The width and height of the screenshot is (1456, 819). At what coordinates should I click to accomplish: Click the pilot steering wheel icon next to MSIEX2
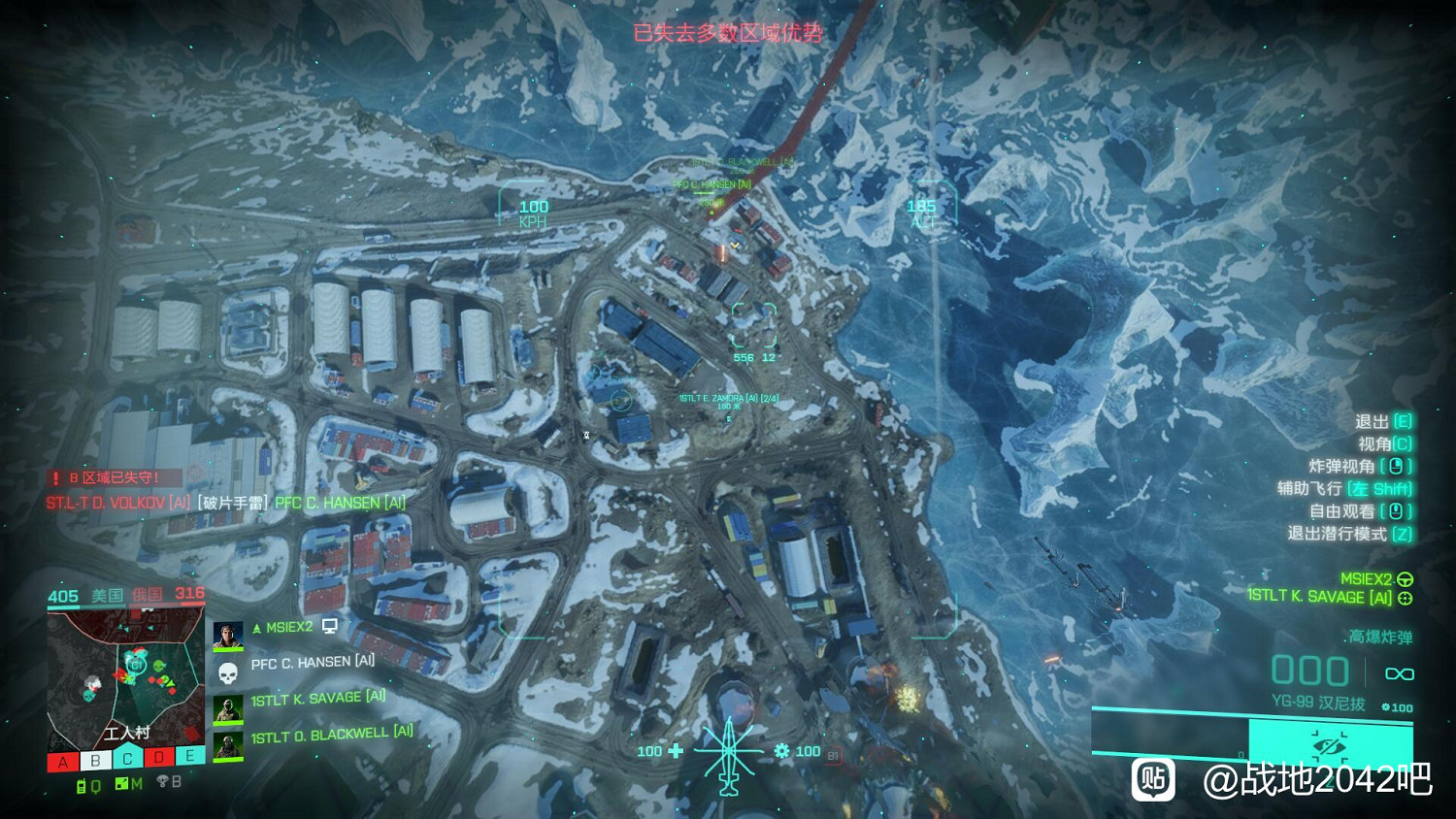point(1406,580)
